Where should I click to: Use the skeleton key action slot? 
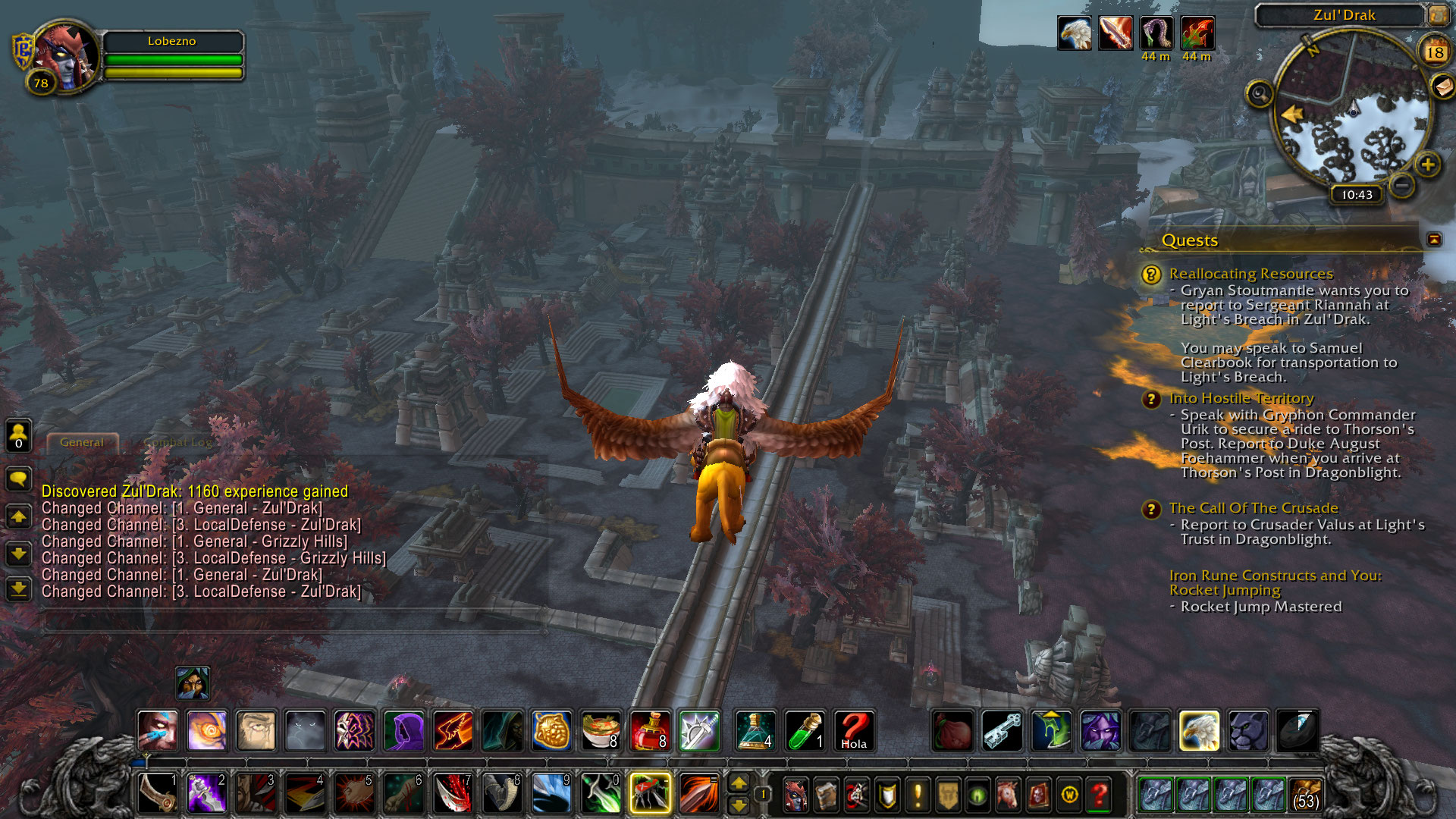(x=1002, y=730)
